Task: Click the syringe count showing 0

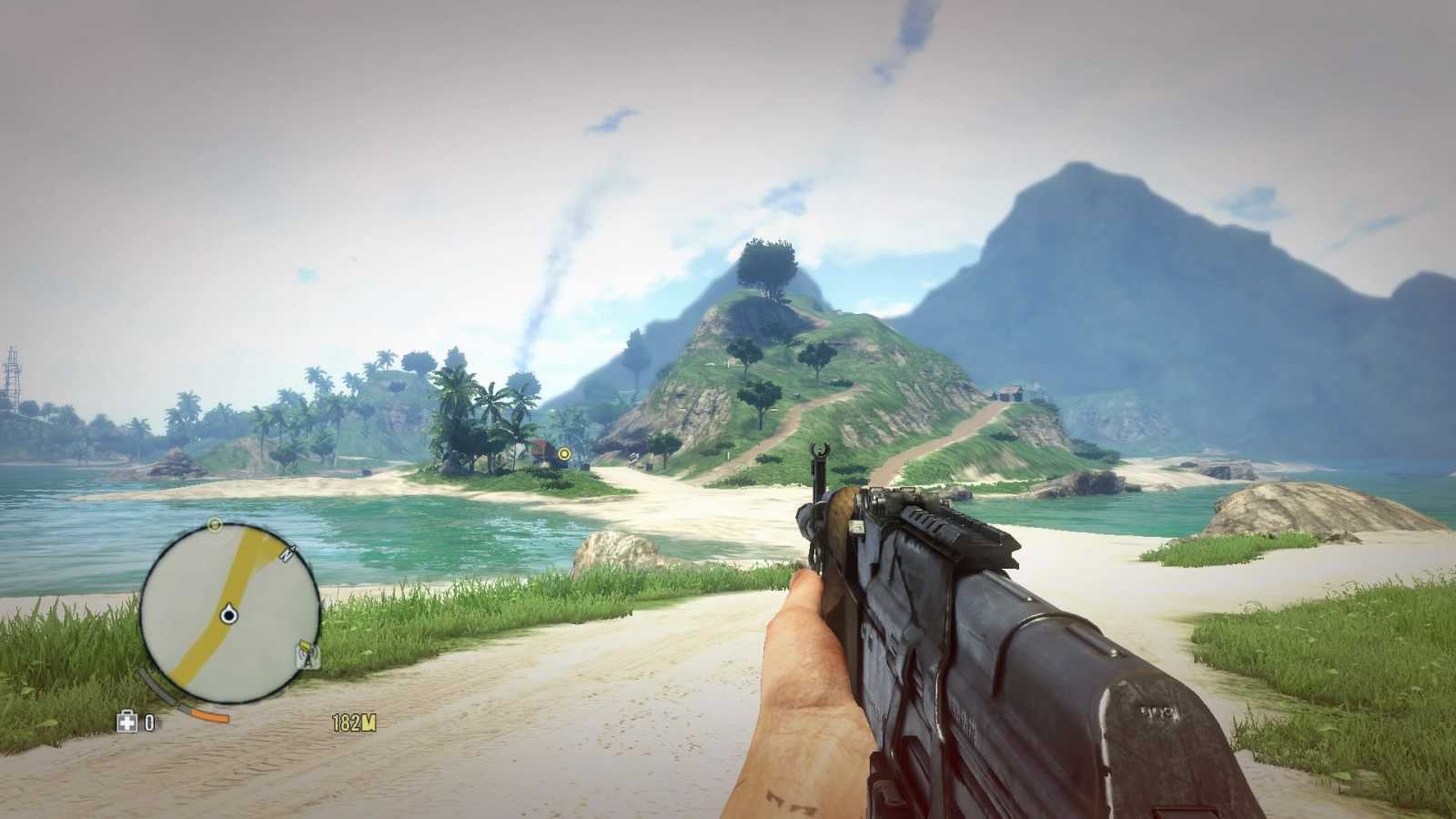Action: point(149,720)
